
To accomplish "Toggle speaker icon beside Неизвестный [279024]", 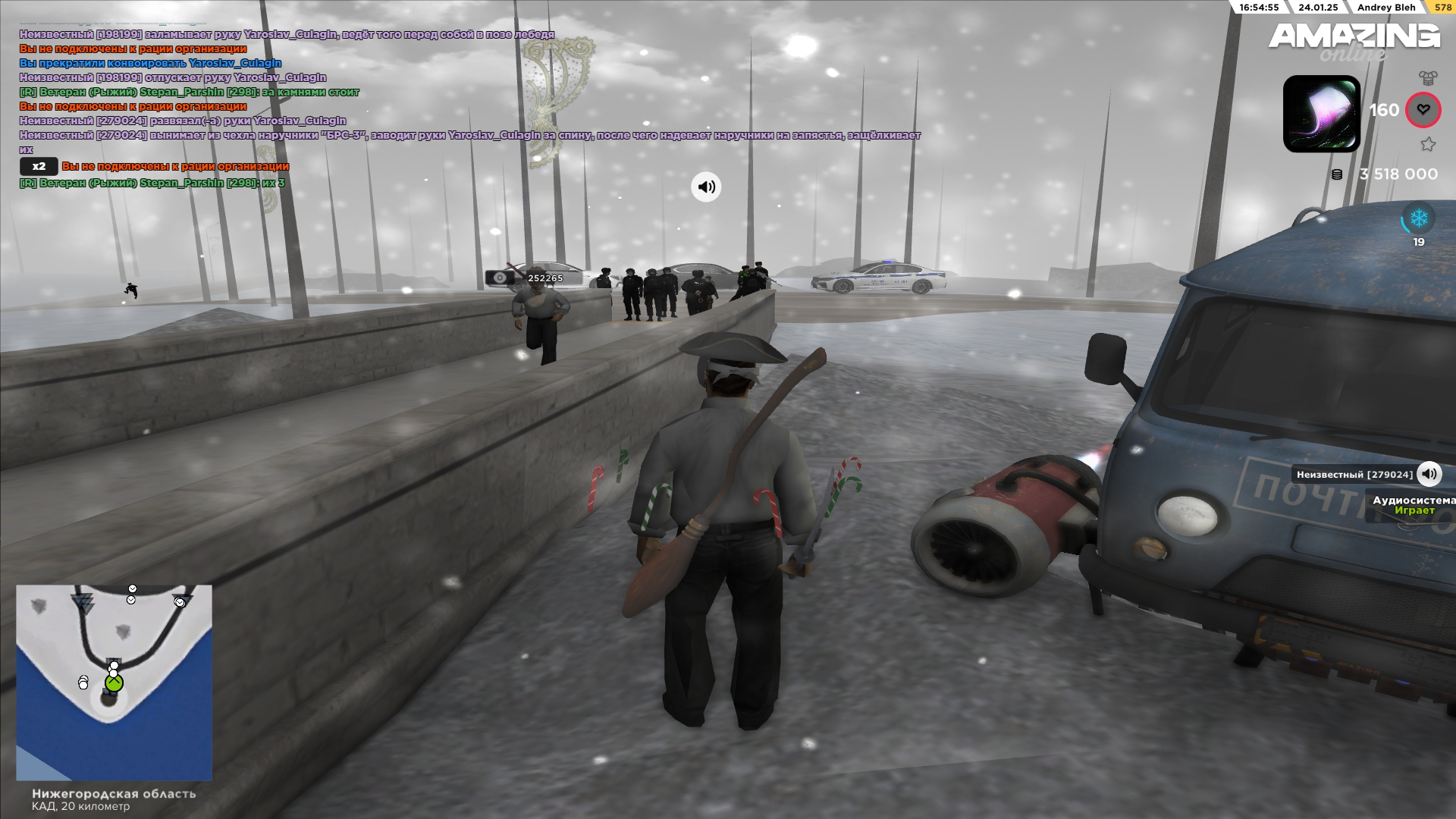I will [1429, 475].
